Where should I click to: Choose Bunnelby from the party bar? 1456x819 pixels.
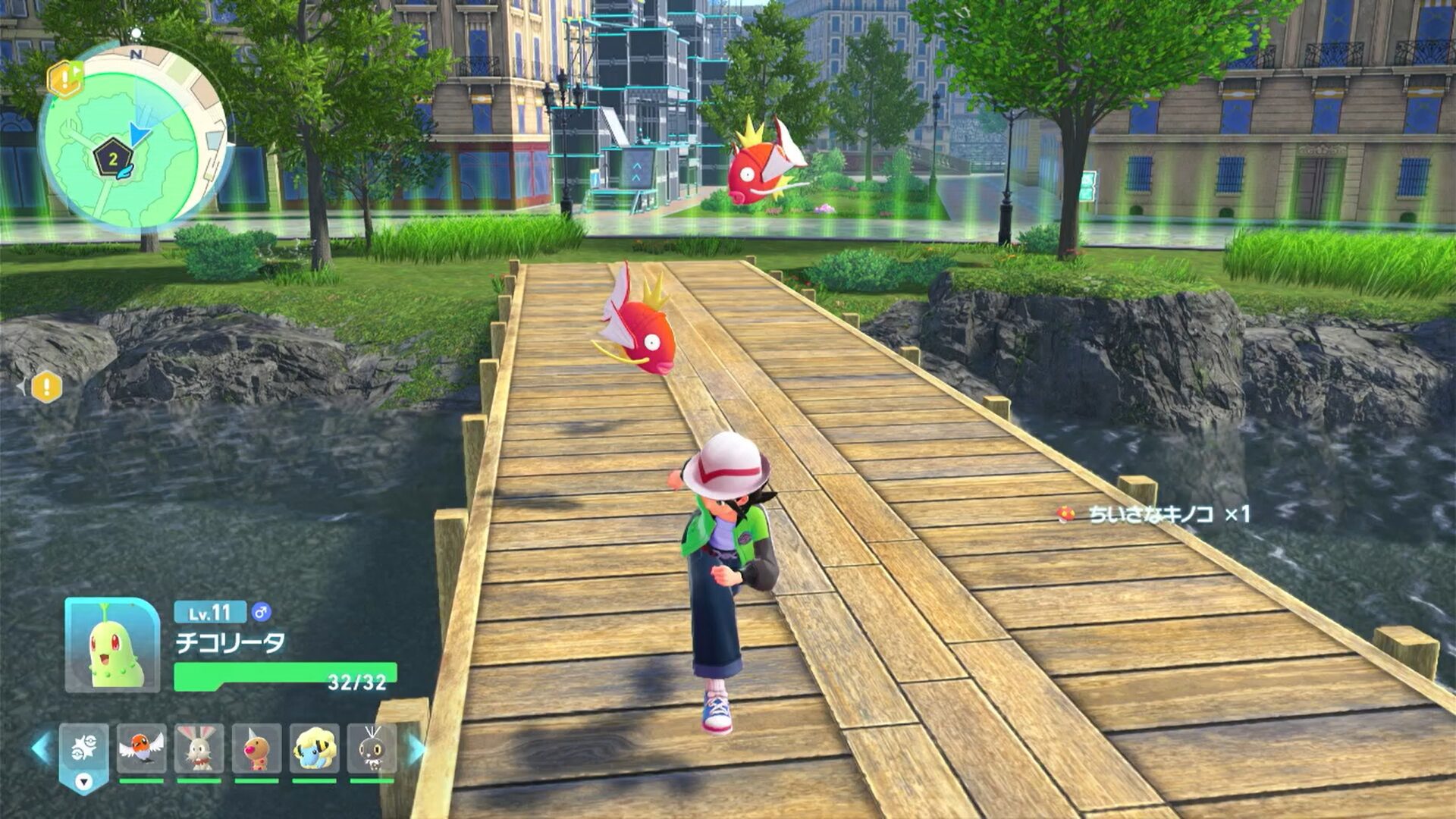(x=199, y=749)
